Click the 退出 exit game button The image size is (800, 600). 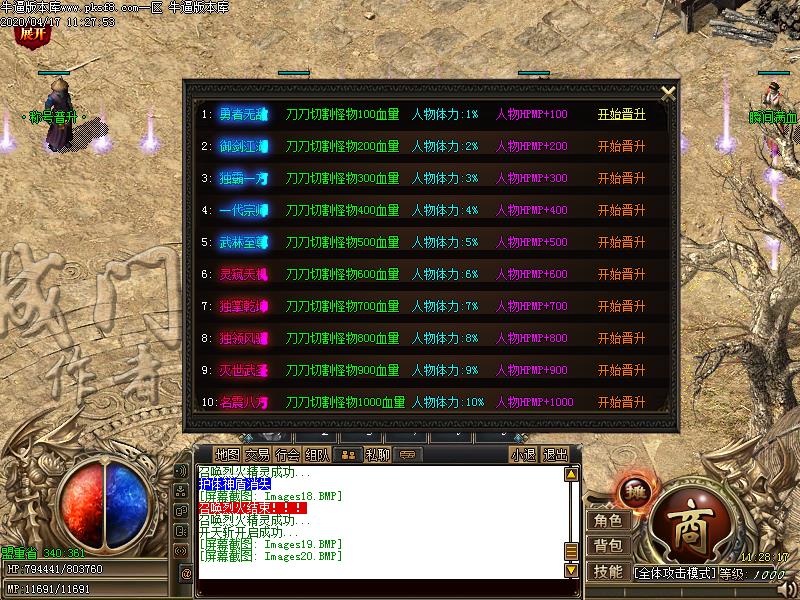[x=555, y=454]
